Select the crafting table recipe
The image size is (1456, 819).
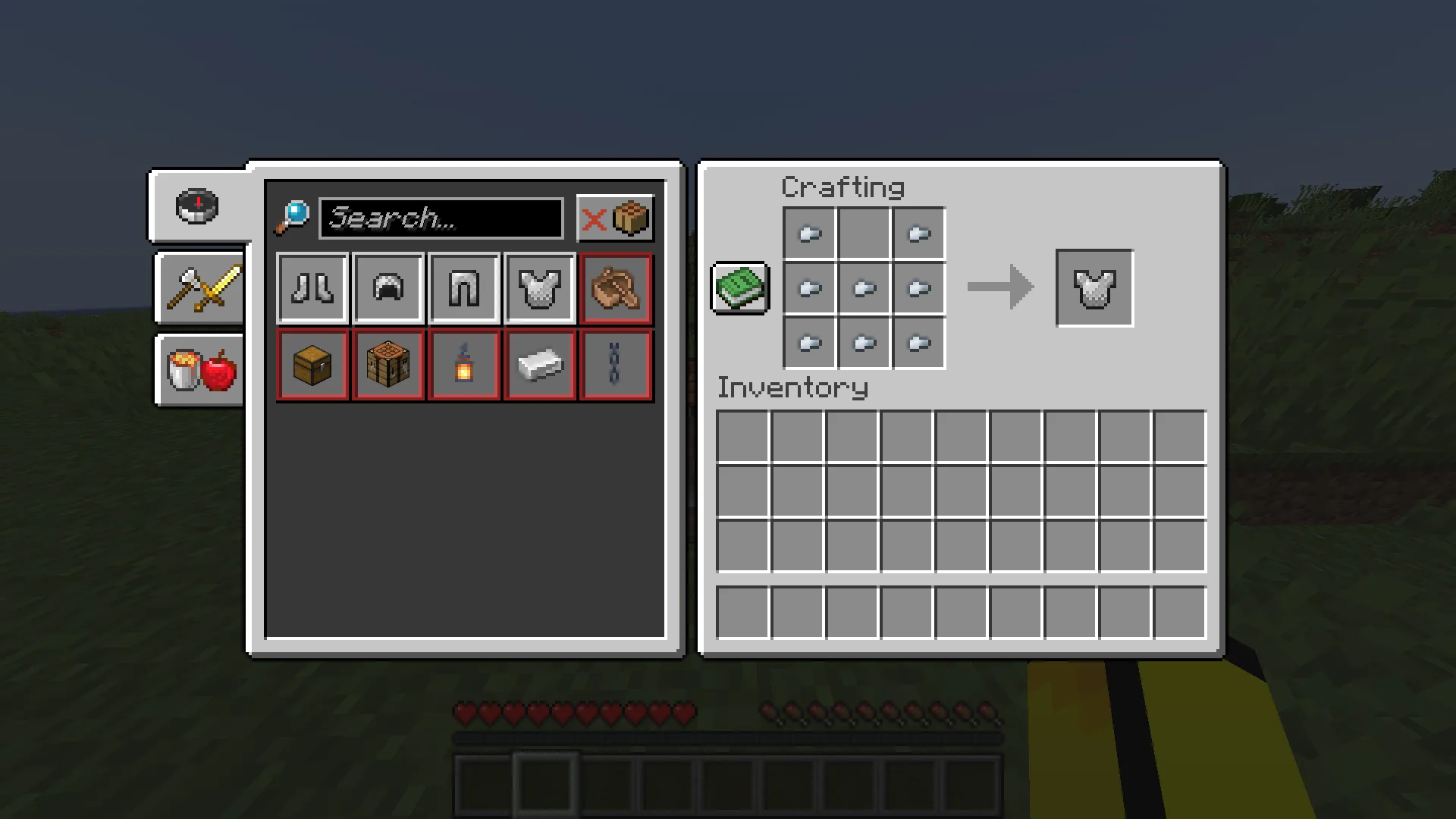(388, 365)
